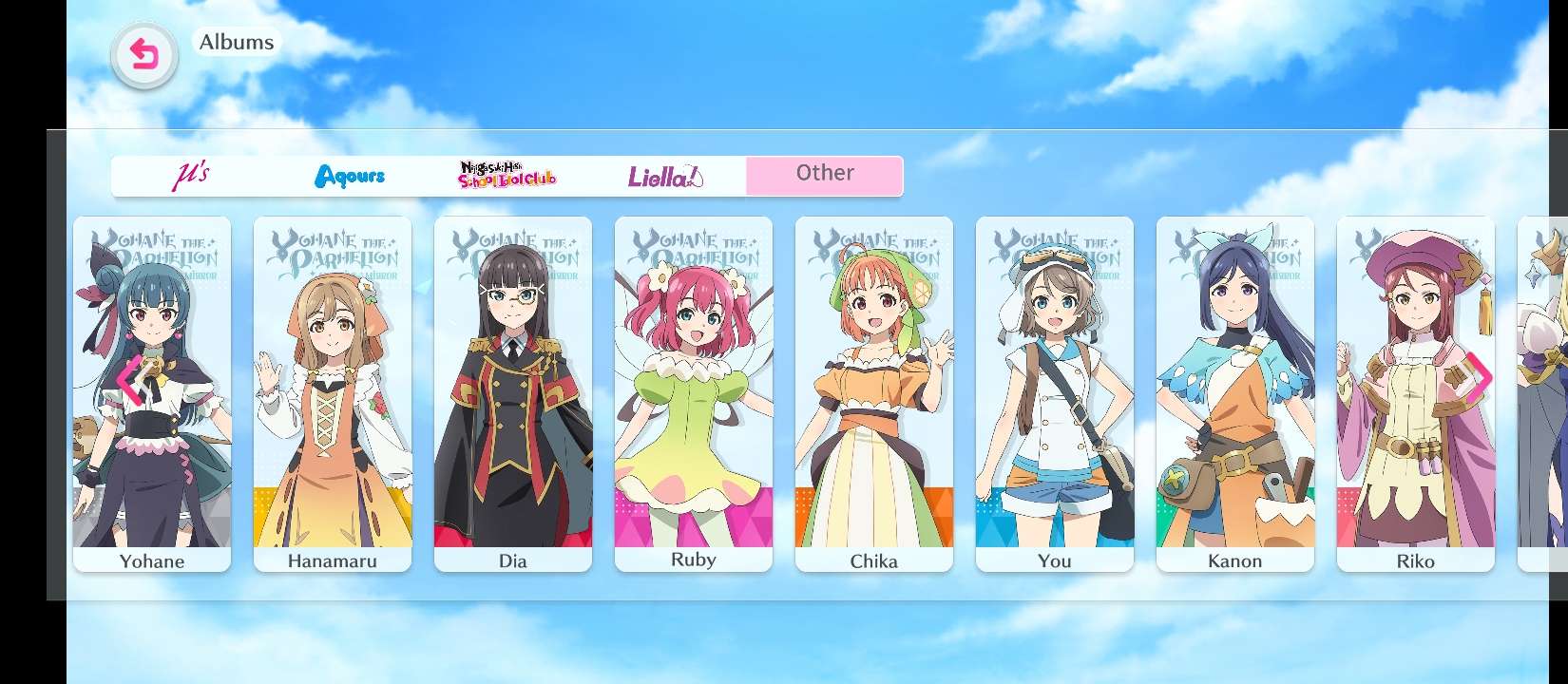
Task: Choose the Ruby album card
Action: pos(694,394)
